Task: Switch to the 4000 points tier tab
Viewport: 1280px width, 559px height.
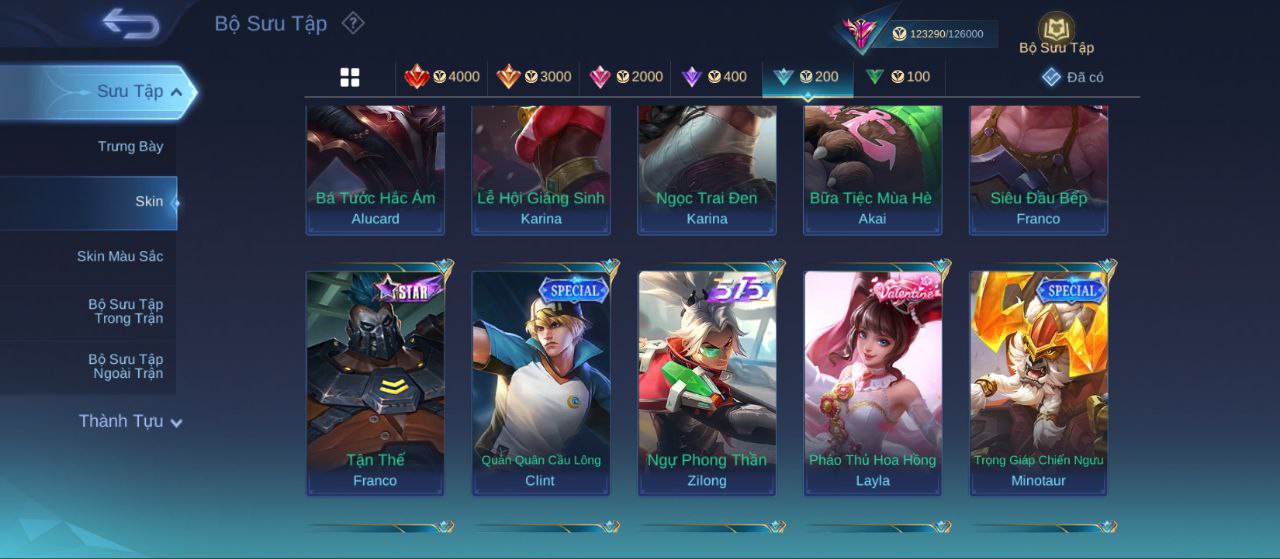Action: [x=442, y=77]
